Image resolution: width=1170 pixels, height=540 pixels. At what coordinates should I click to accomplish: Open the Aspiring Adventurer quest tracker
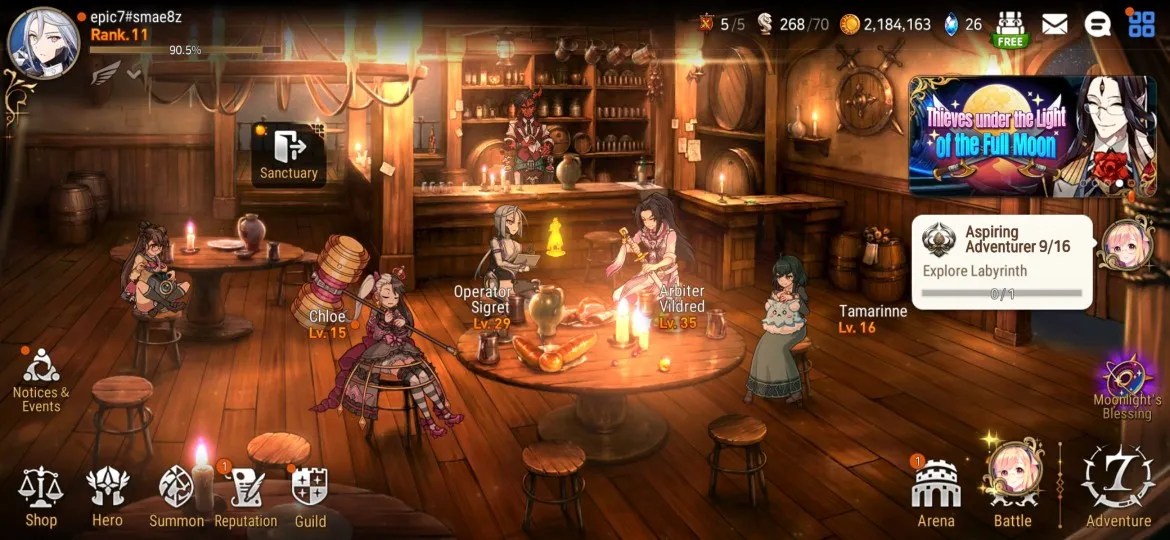1002,261
